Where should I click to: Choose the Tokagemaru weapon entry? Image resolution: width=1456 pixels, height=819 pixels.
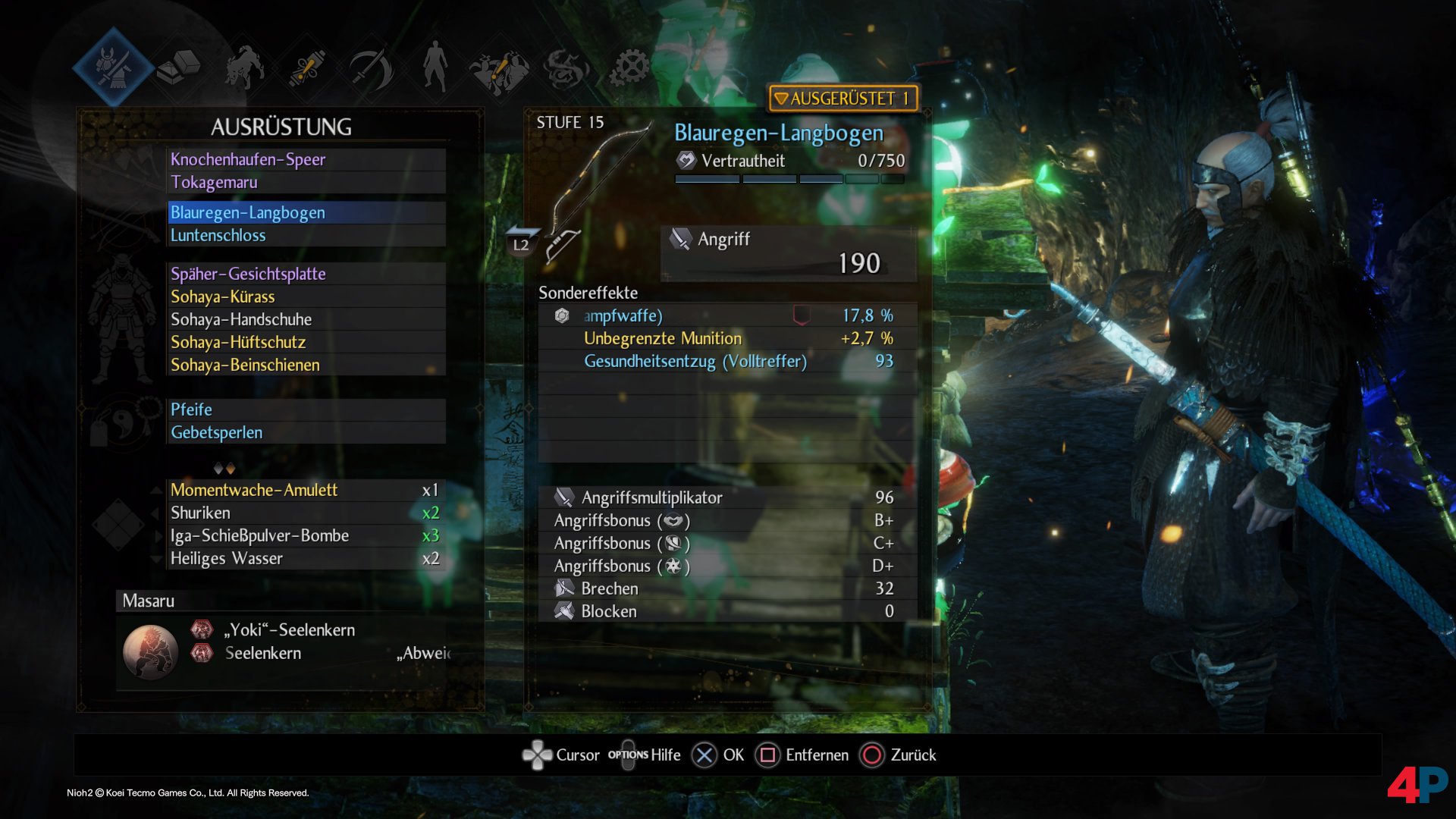306,182
